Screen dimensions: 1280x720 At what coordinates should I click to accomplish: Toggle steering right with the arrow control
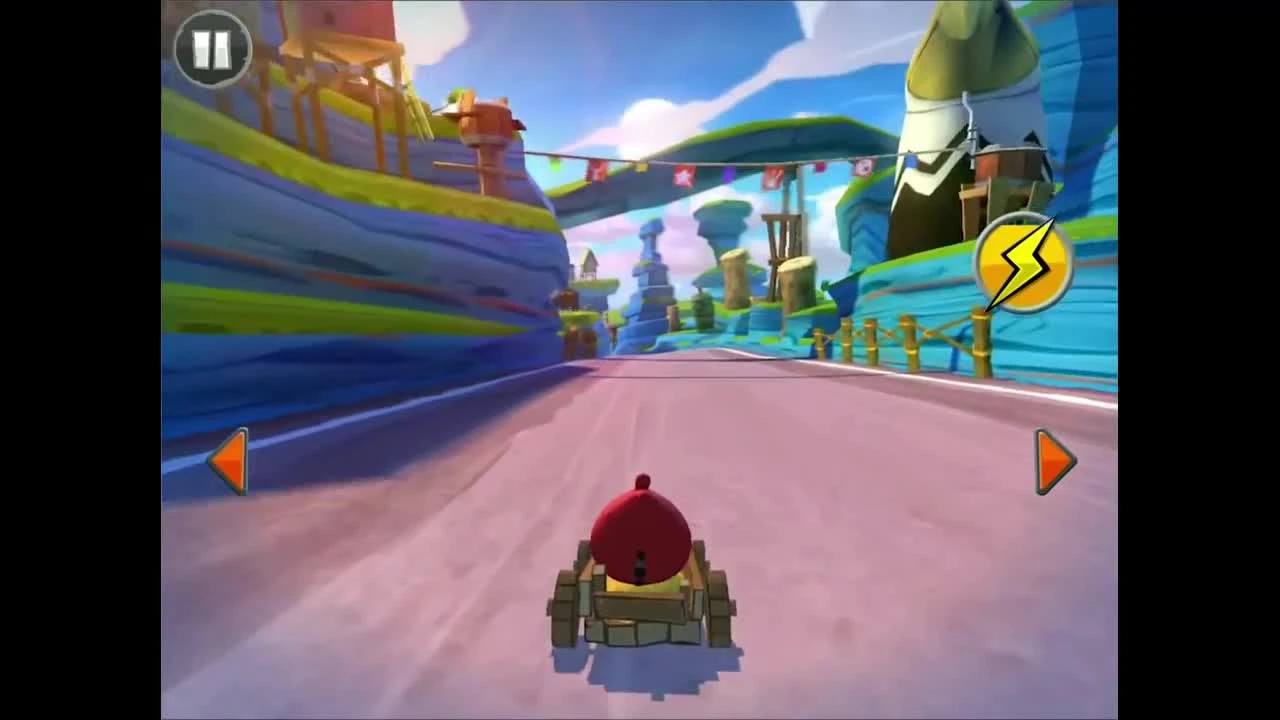coord(1052,460)
